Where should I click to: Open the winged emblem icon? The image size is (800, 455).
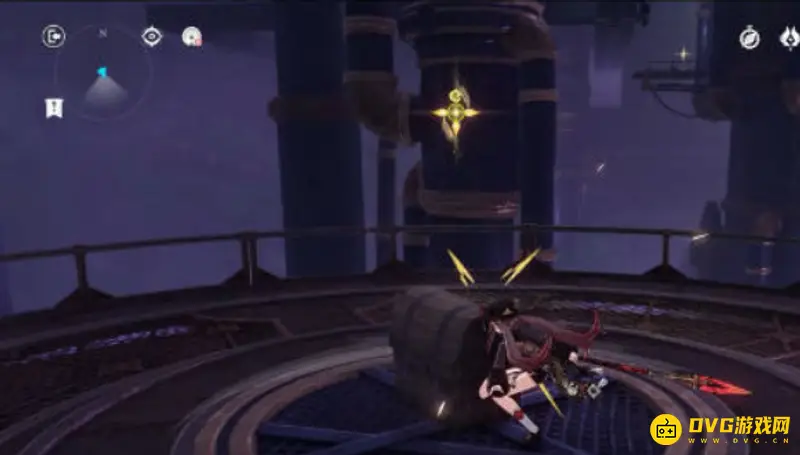click(x=789, y=38)
